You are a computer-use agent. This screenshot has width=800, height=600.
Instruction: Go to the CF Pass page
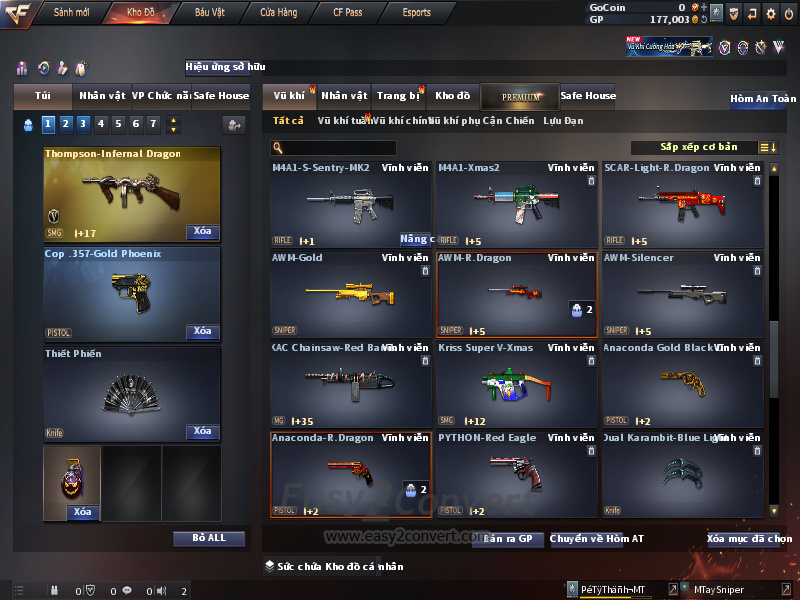coord(347,13)
